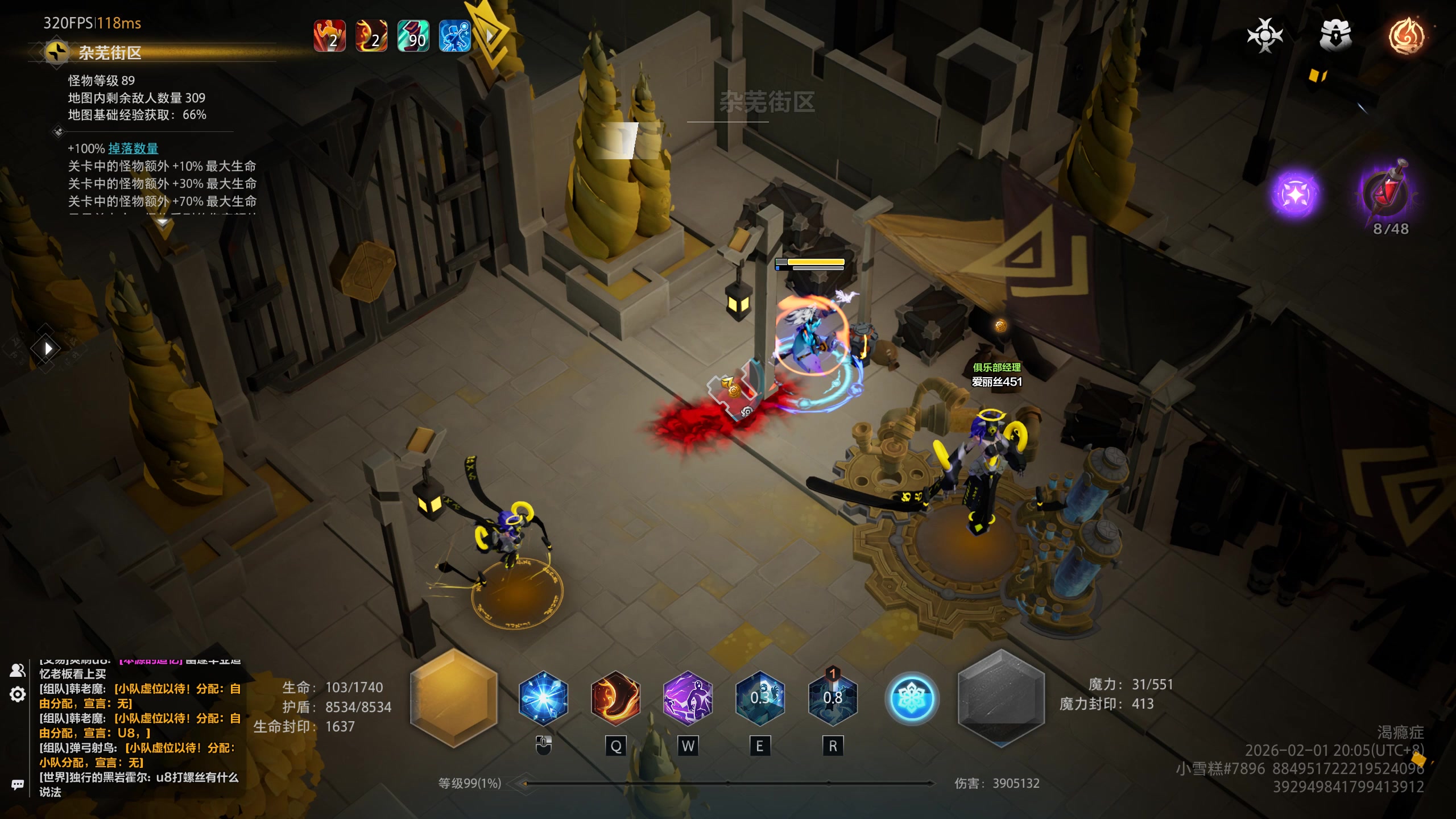Expand the buff list with the arrow
Screen dimensions: 1456x819
point(490,36)
